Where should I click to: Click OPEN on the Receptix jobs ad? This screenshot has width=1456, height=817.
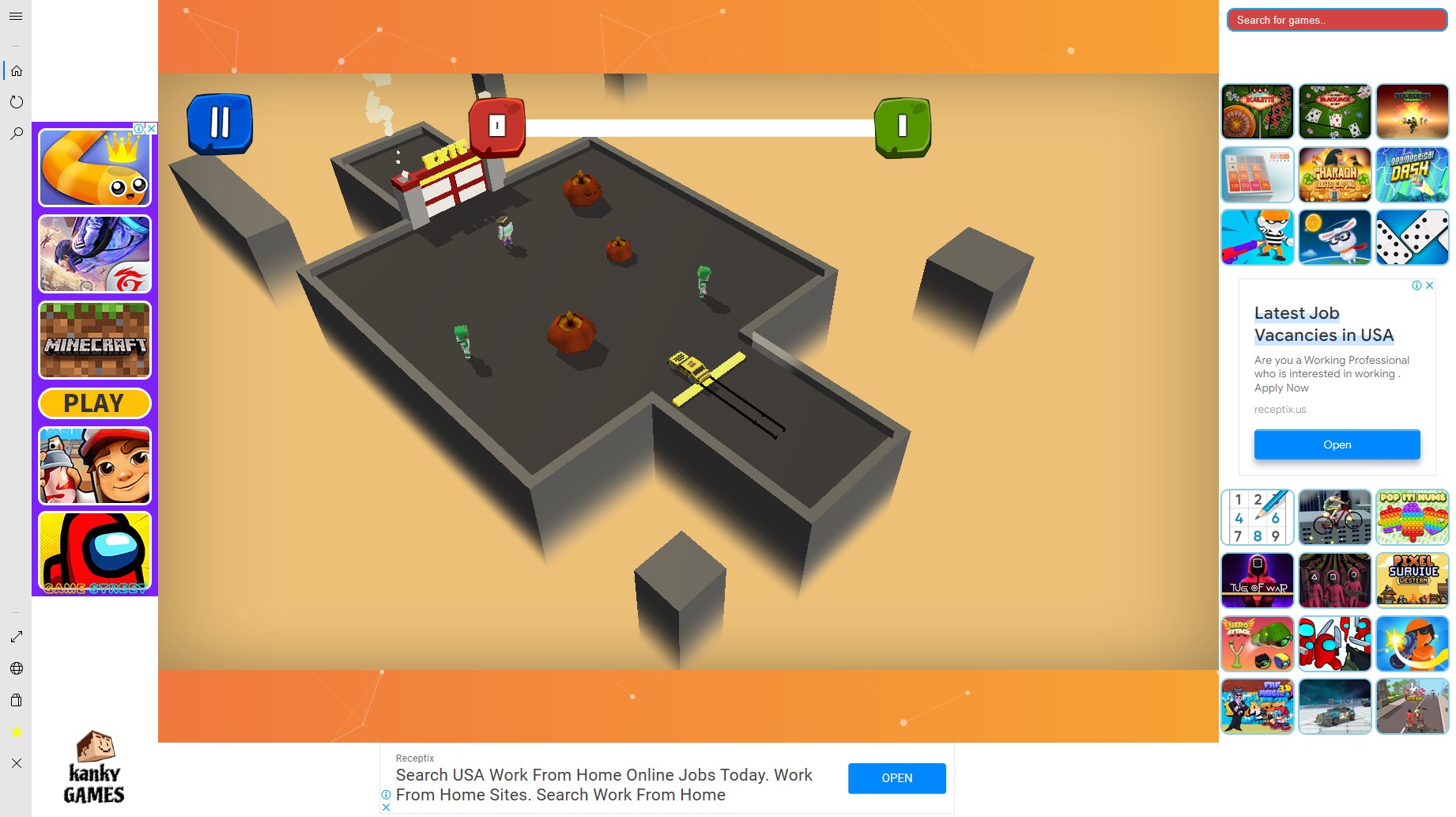pos(896,777)
